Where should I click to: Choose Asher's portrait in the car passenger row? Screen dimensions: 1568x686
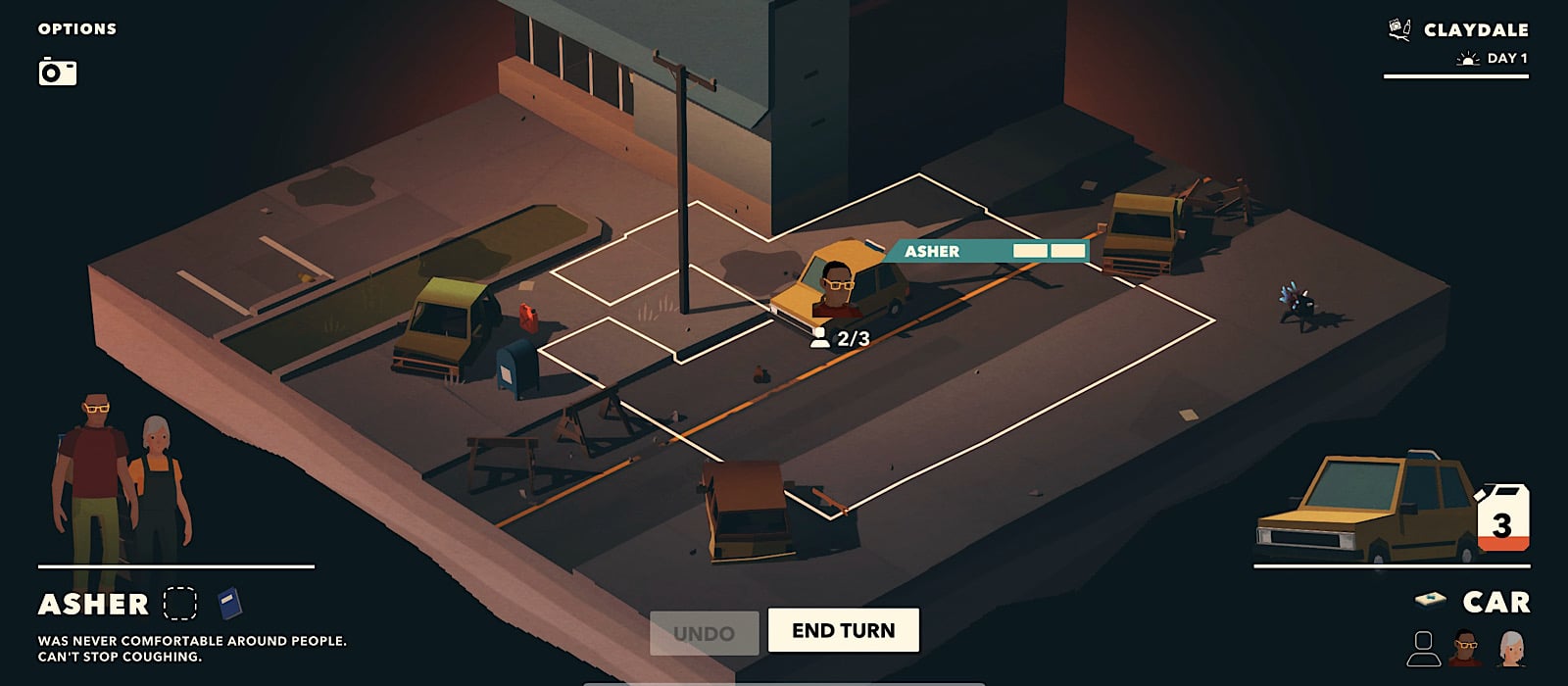(x=1466, y=648)
